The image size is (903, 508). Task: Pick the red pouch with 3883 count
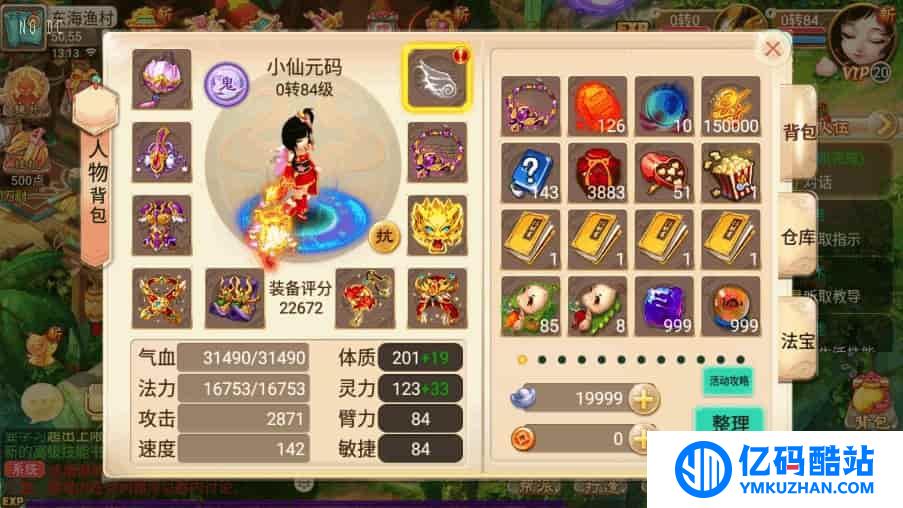(597, 172)
